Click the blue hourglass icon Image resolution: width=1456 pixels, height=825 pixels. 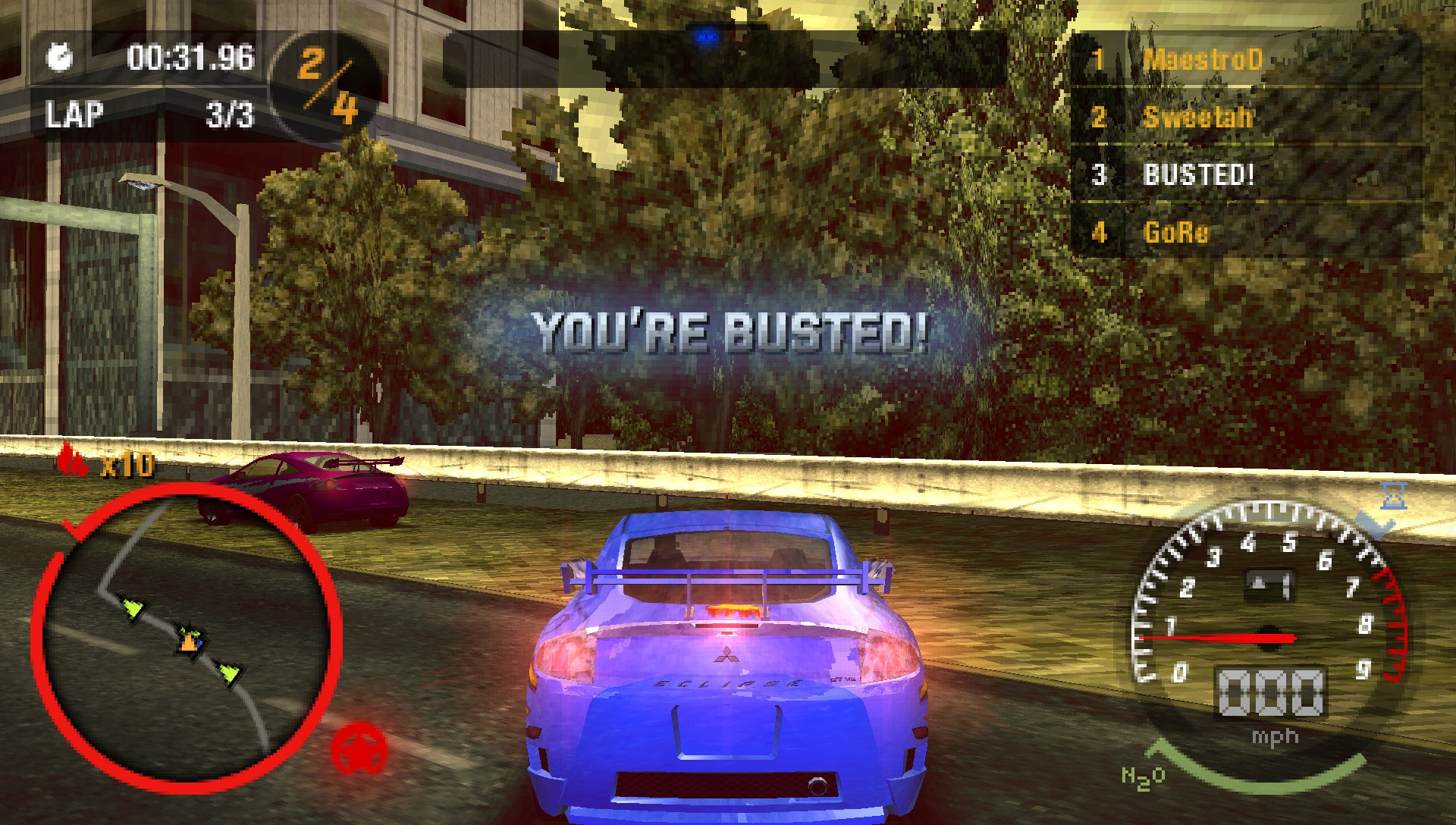pos(1394,496)
